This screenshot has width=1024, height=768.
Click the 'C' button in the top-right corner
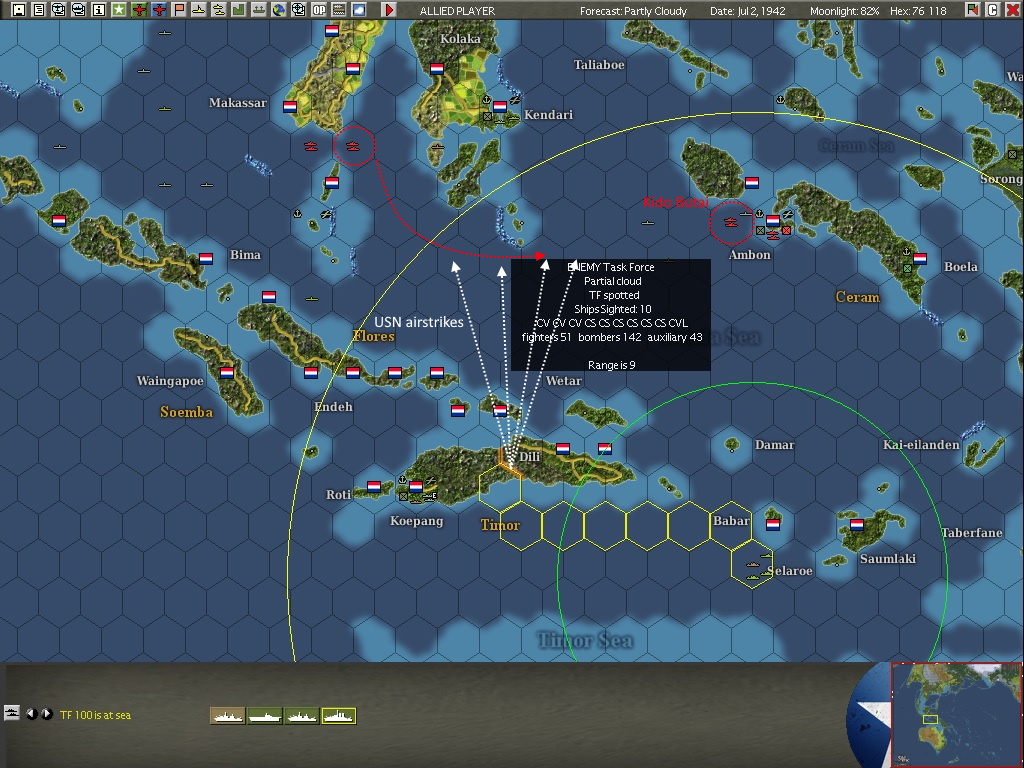992,10
